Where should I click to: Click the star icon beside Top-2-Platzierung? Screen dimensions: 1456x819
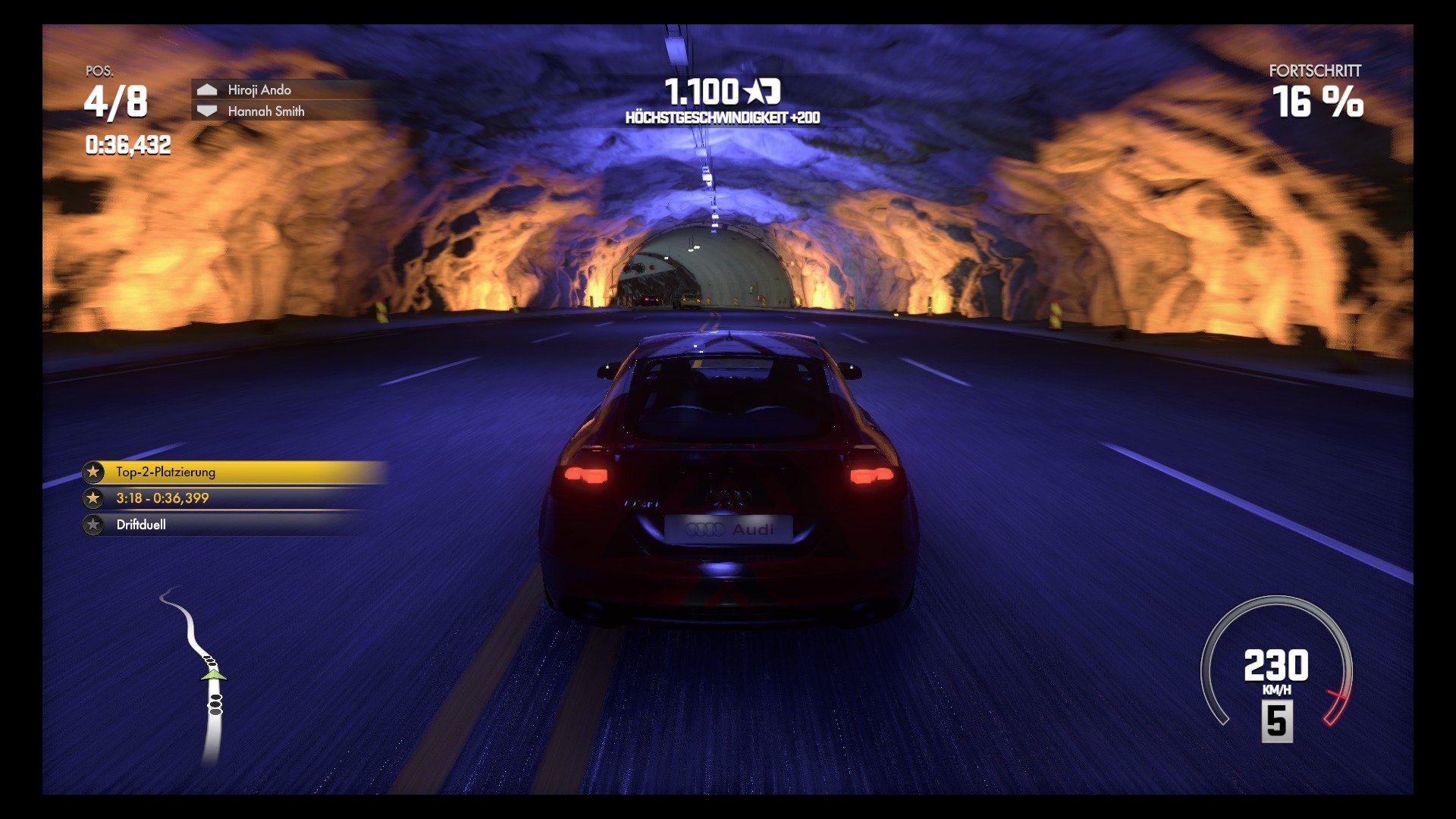[x=93, y=472]
